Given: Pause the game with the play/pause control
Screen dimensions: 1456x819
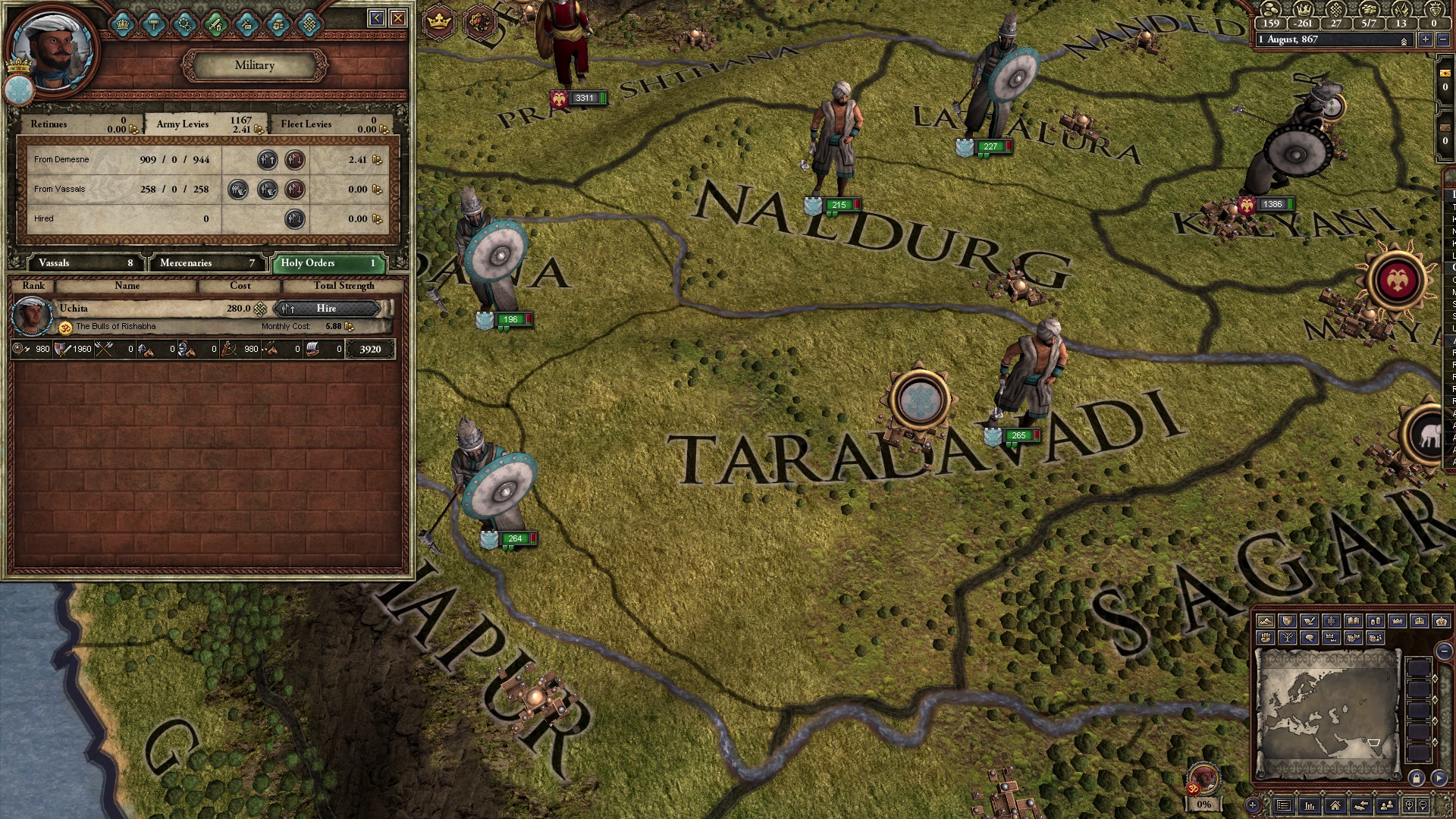Looking at the screenshot, I should pyautogui.click(x=1439, y=778).
